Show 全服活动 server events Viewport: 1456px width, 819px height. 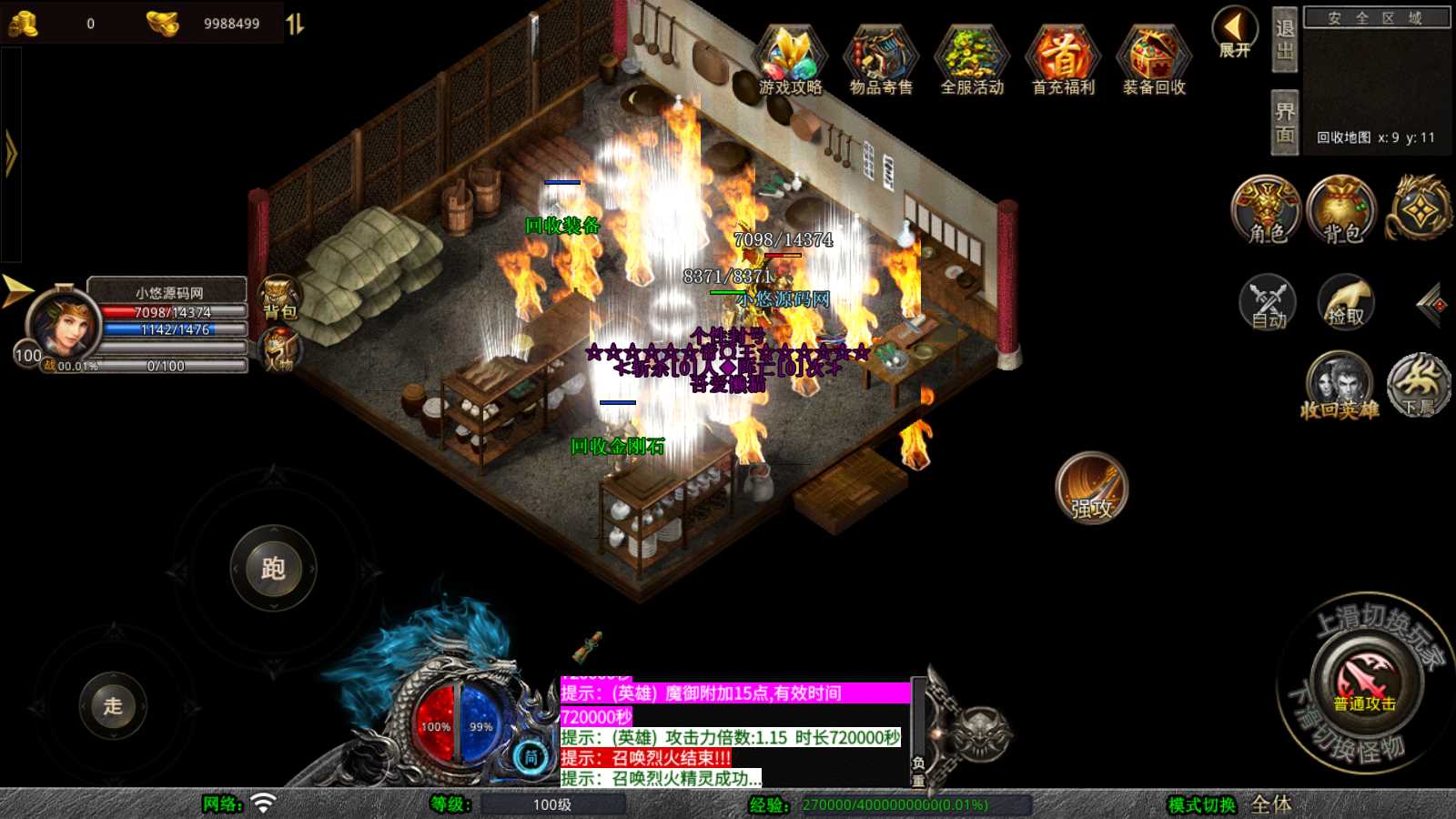(x=972, y=61)
